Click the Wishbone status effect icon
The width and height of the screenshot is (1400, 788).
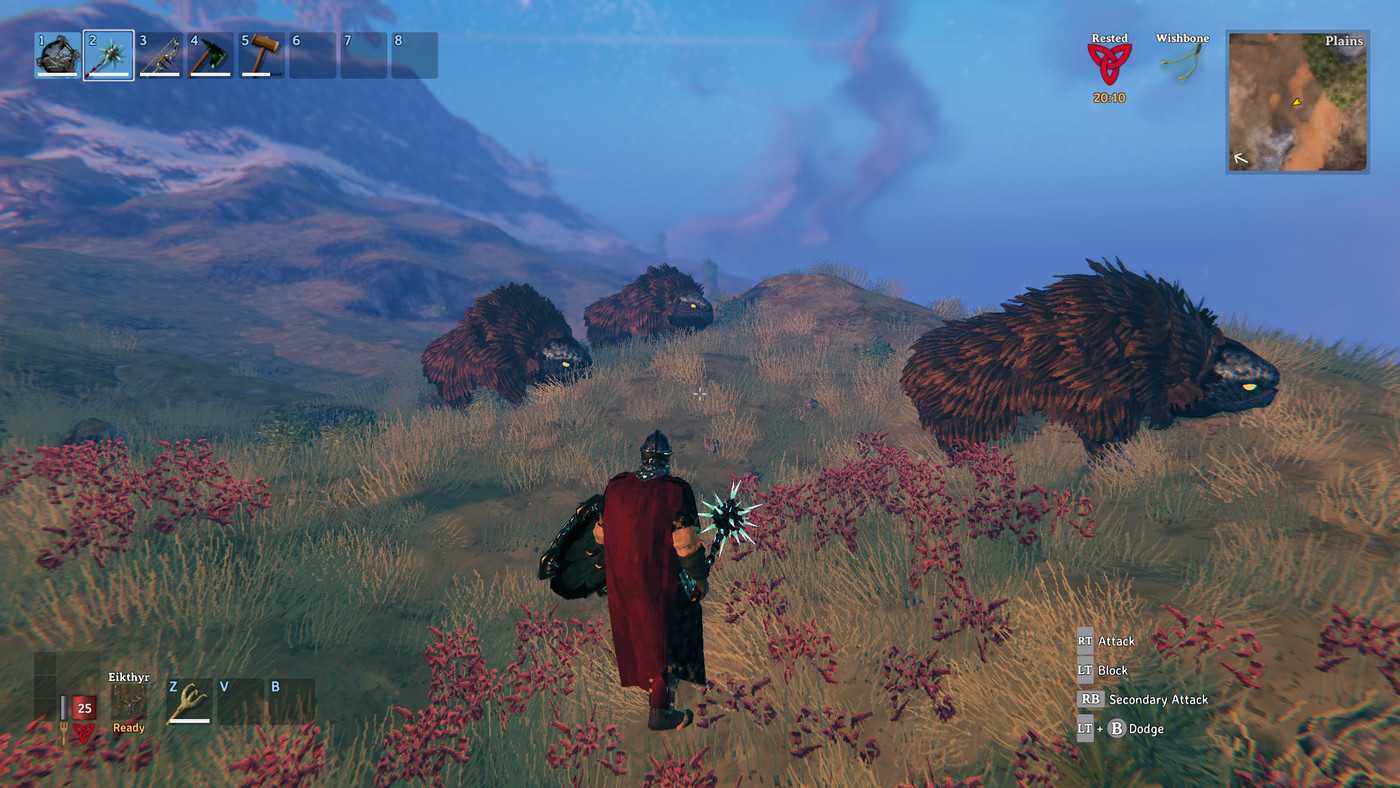click(x=1182, y=62)
